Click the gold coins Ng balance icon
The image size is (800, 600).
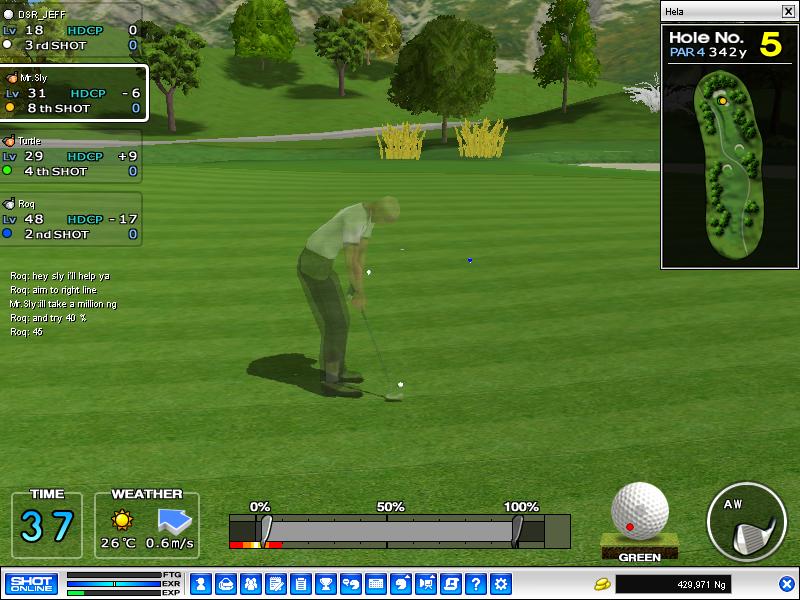[602, 583]
